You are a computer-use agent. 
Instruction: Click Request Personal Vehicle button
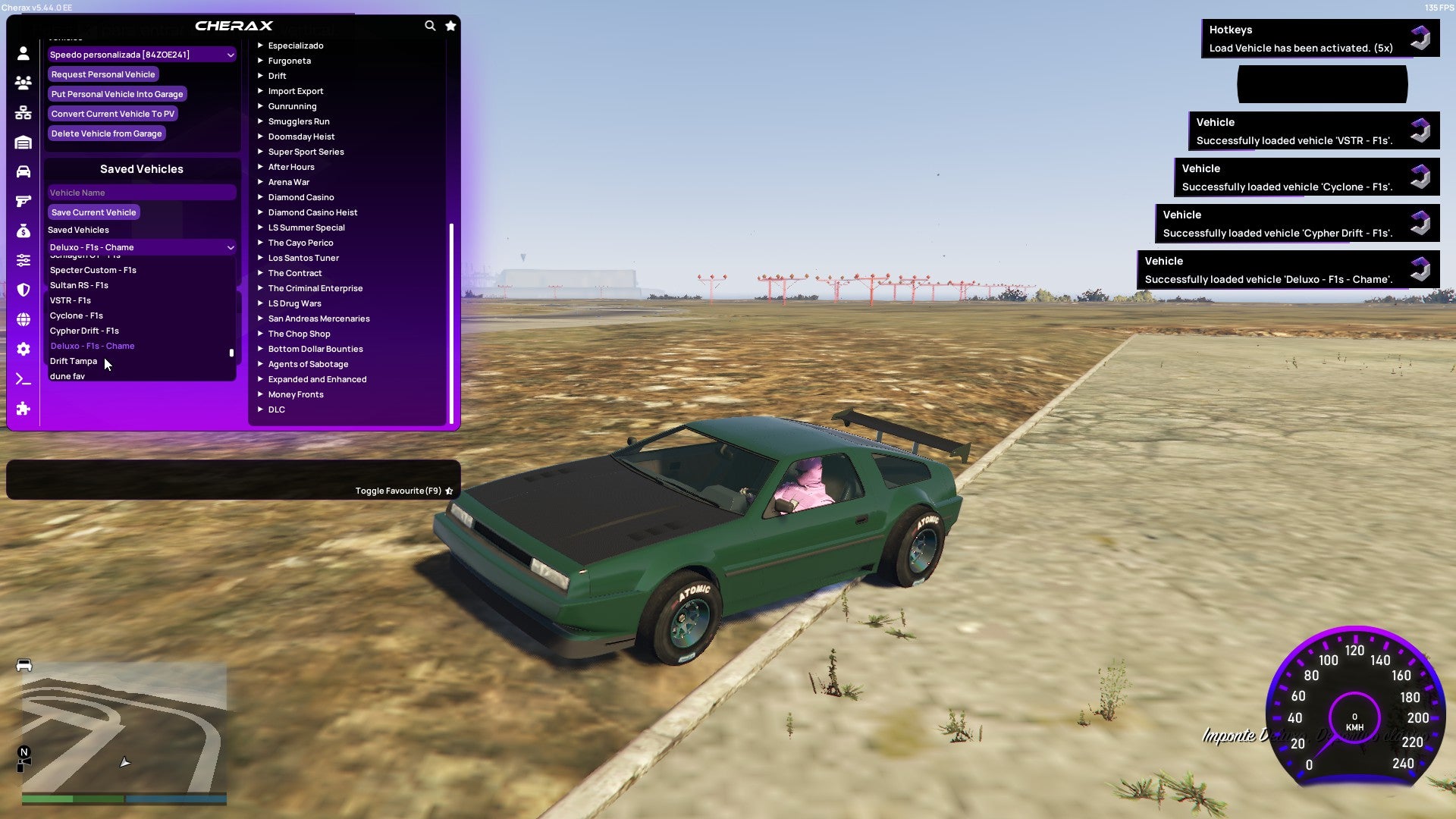(103, 74)
